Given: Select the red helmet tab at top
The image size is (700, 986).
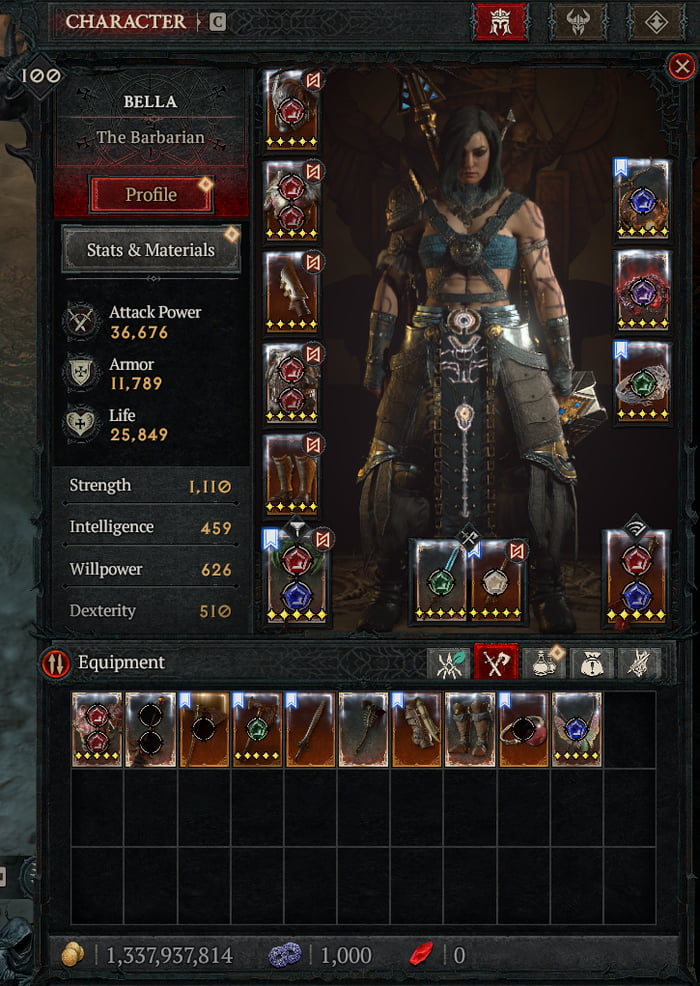Looking at the screenshot, I should 500,22.
